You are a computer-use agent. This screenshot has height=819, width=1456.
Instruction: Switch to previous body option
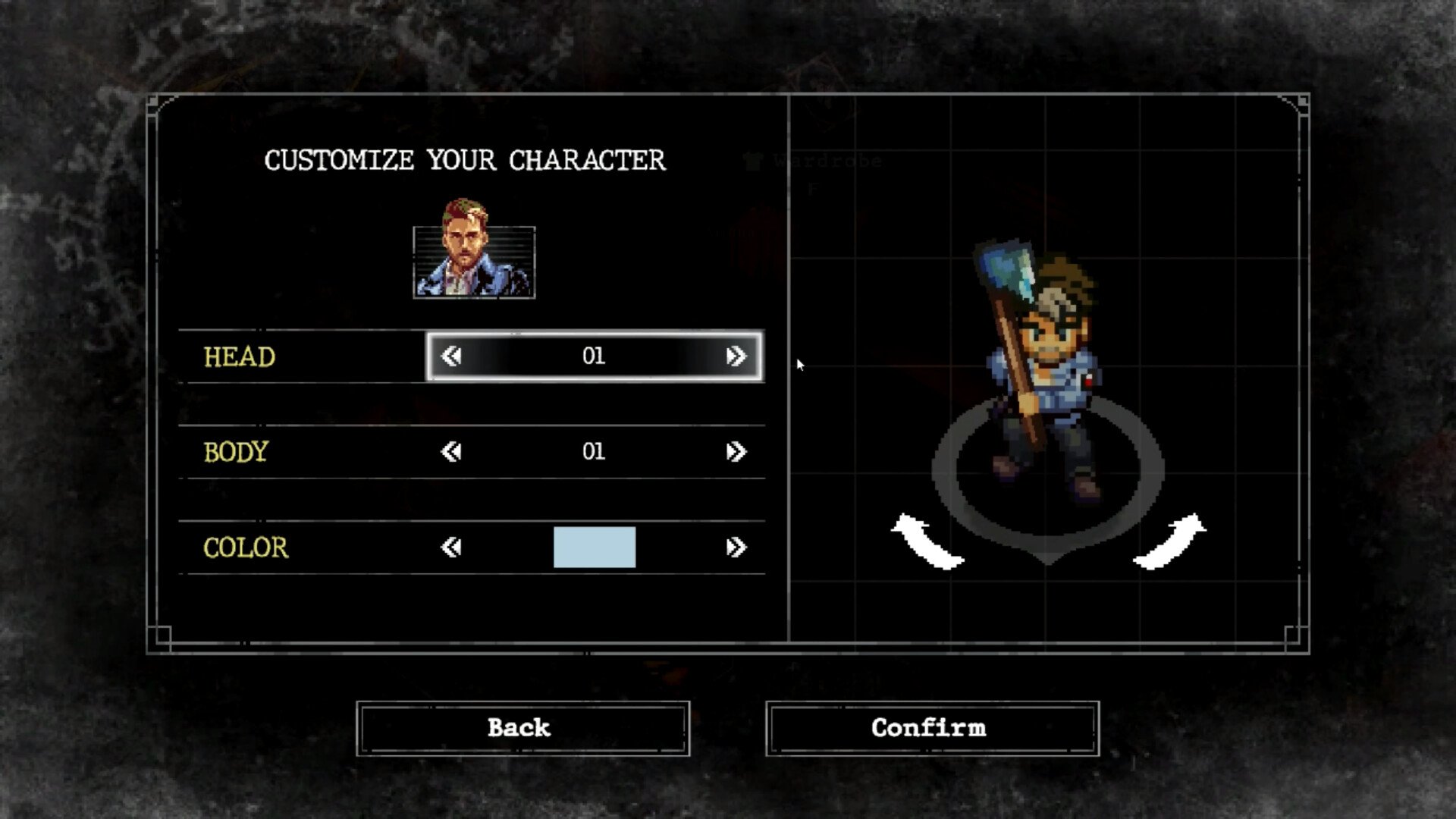pyautogui.click(x=451, y=452)
